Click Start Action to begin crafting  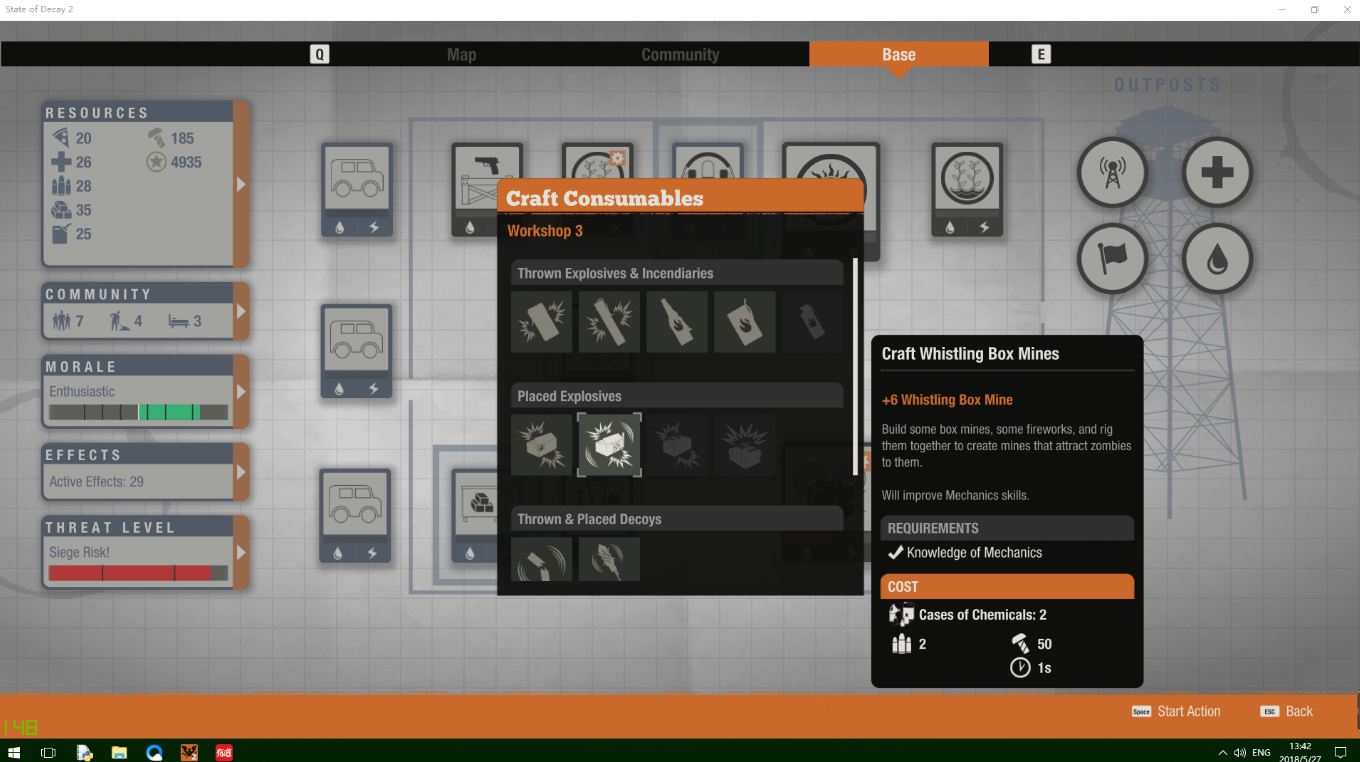pyautogui.click(x=1188, y=711)
